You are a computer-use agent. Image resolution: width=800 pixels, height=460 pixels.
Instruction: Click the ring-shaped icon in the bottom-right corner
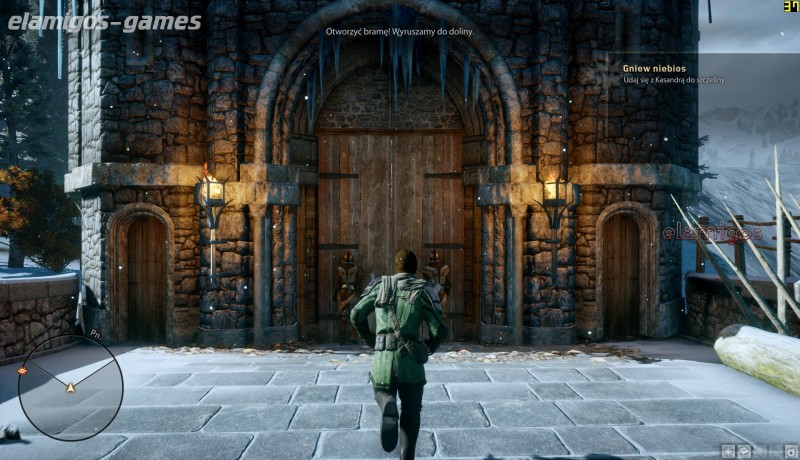click(791, 451)
